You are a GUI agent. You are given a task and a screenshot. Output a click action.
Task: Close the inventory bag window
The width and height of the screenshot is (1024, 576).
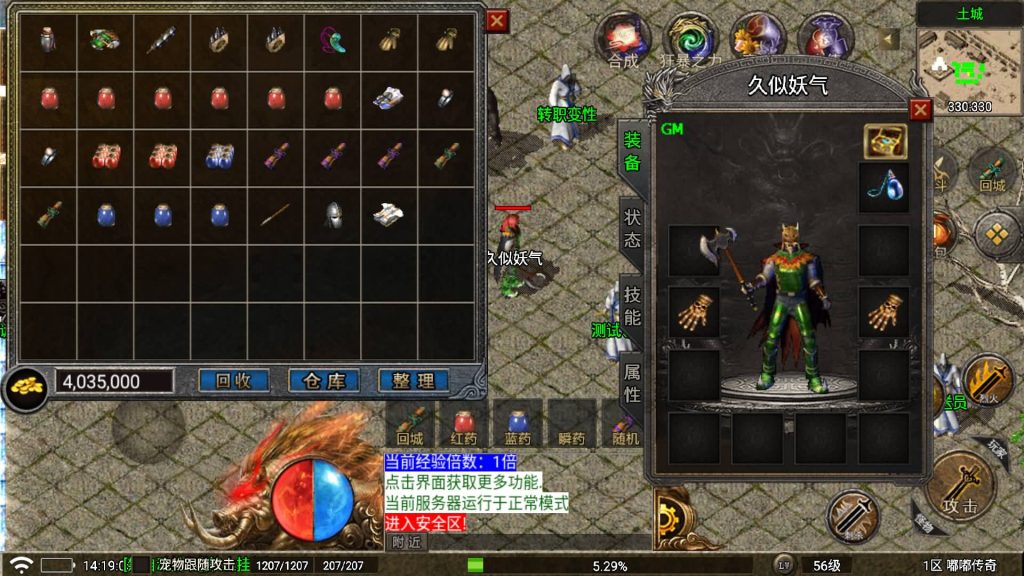[x=497, y=20]
